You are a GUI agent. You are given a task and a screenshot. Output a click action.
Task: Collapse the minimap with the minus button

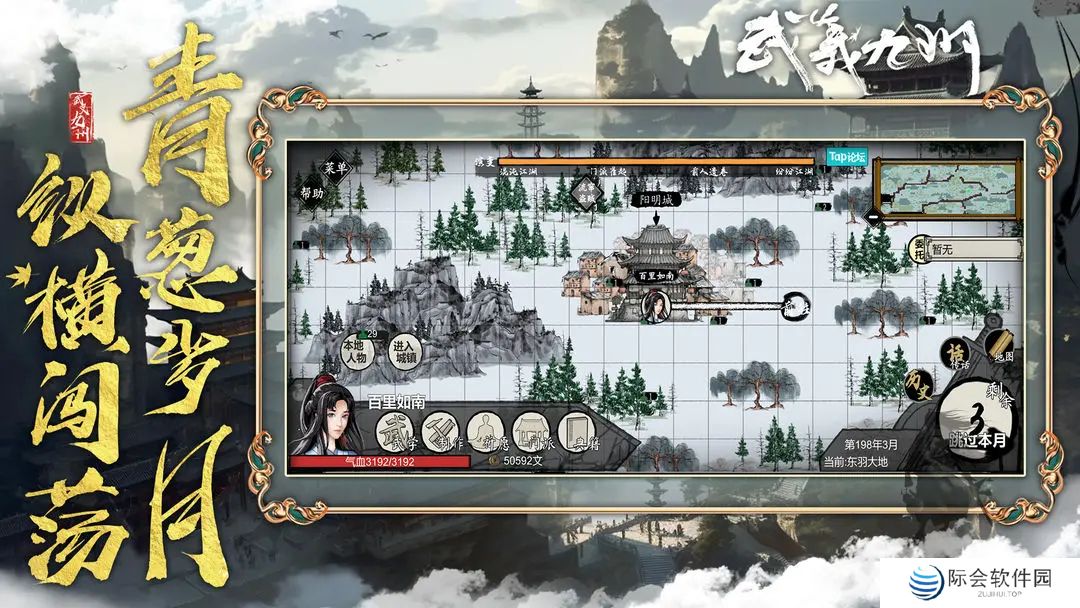pyautogui.click(x=872, y=214)
